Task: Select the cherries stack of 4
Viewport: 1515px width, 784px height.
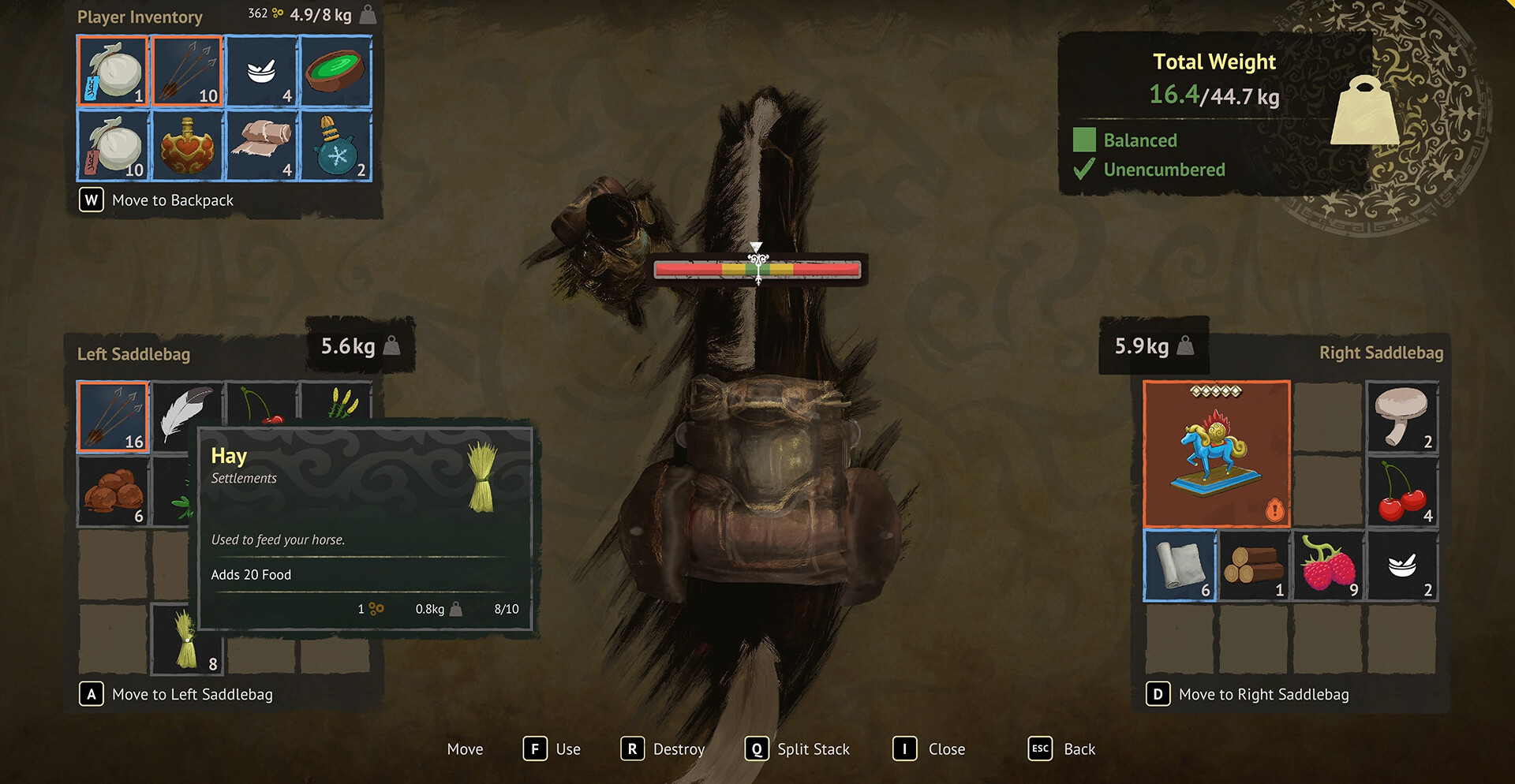Action: [x=1402, y=491]
